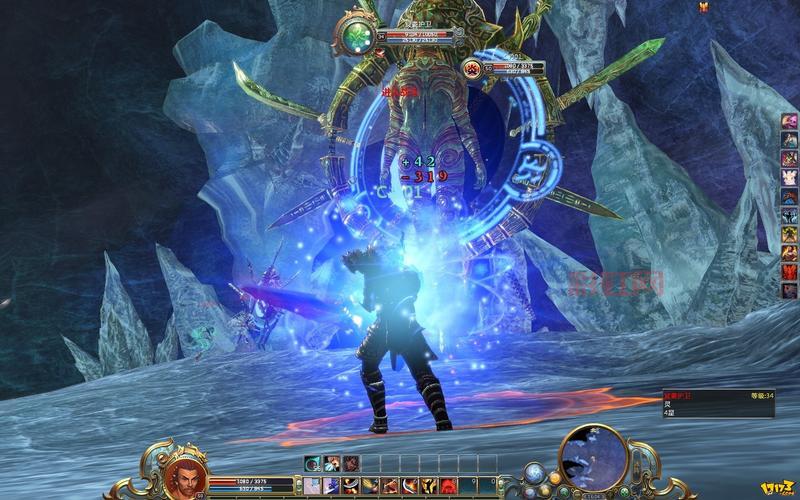Select the topmost skill icon in right sidebar
Image resolution: width=800 pixels, height=500 pixels.
pos(789,123)
